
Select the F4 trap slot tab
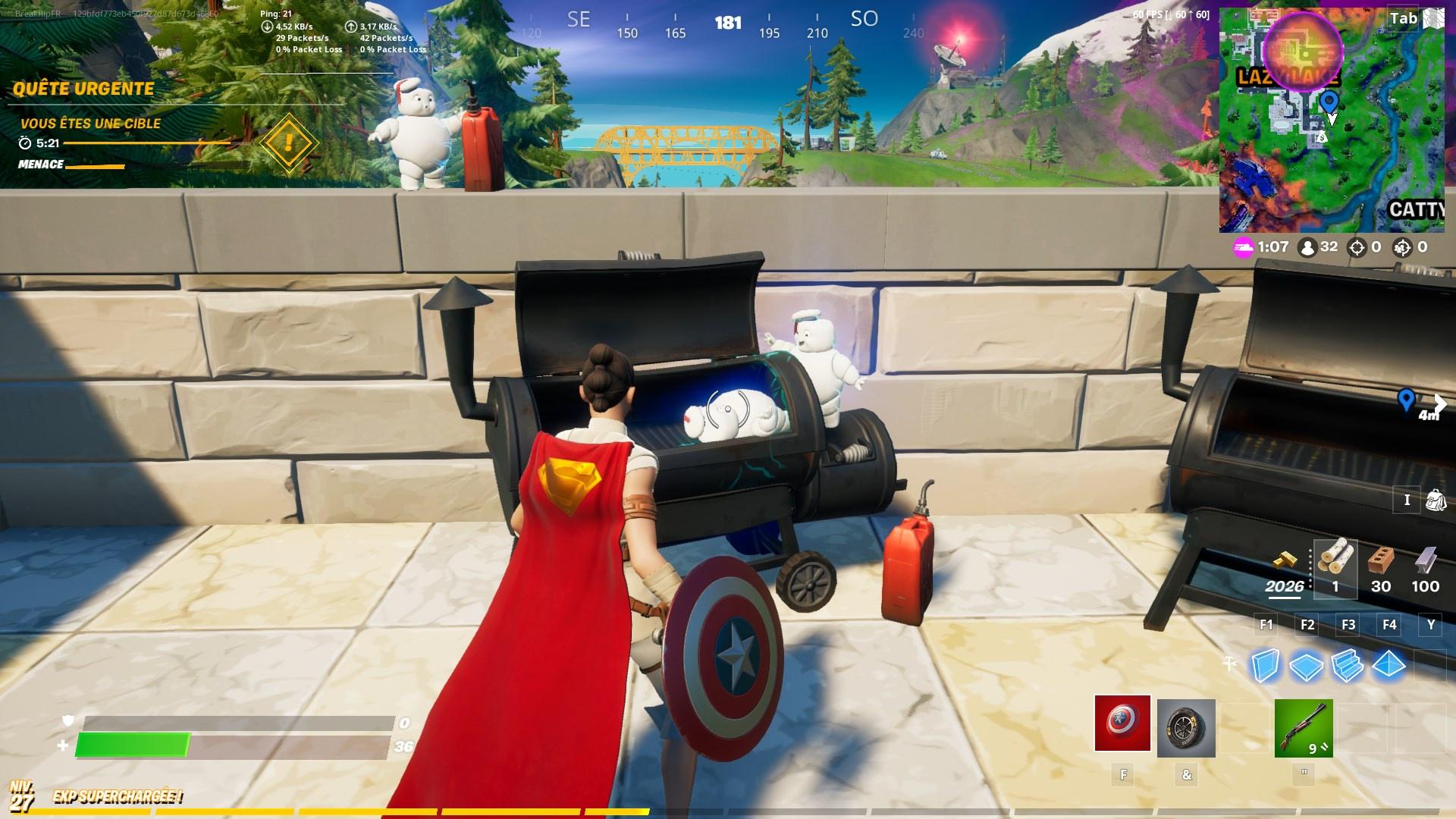[1389, 625]
